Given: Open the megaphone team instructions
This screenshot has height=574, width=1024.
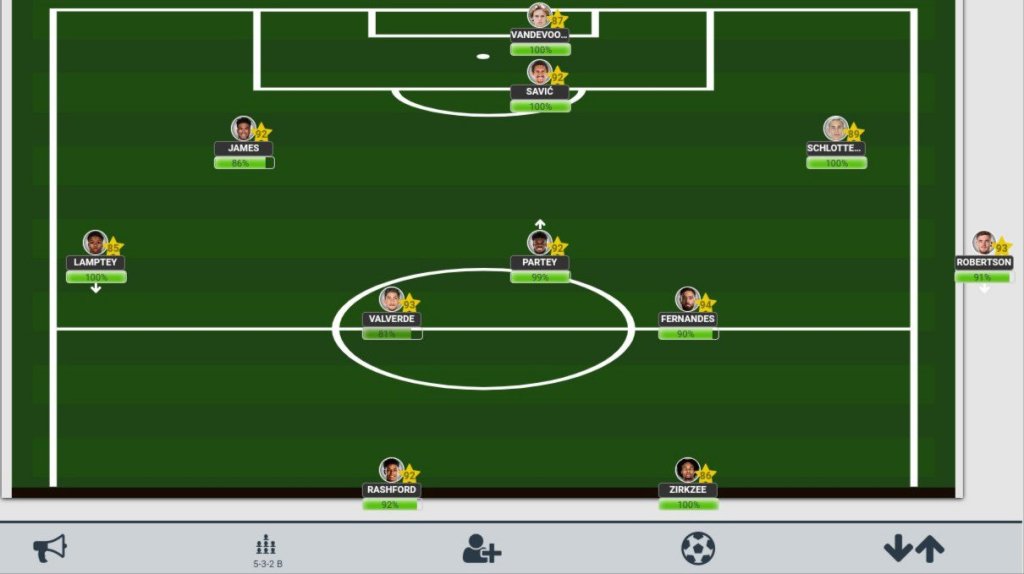Looking at the screenshot, I should 50,548.
